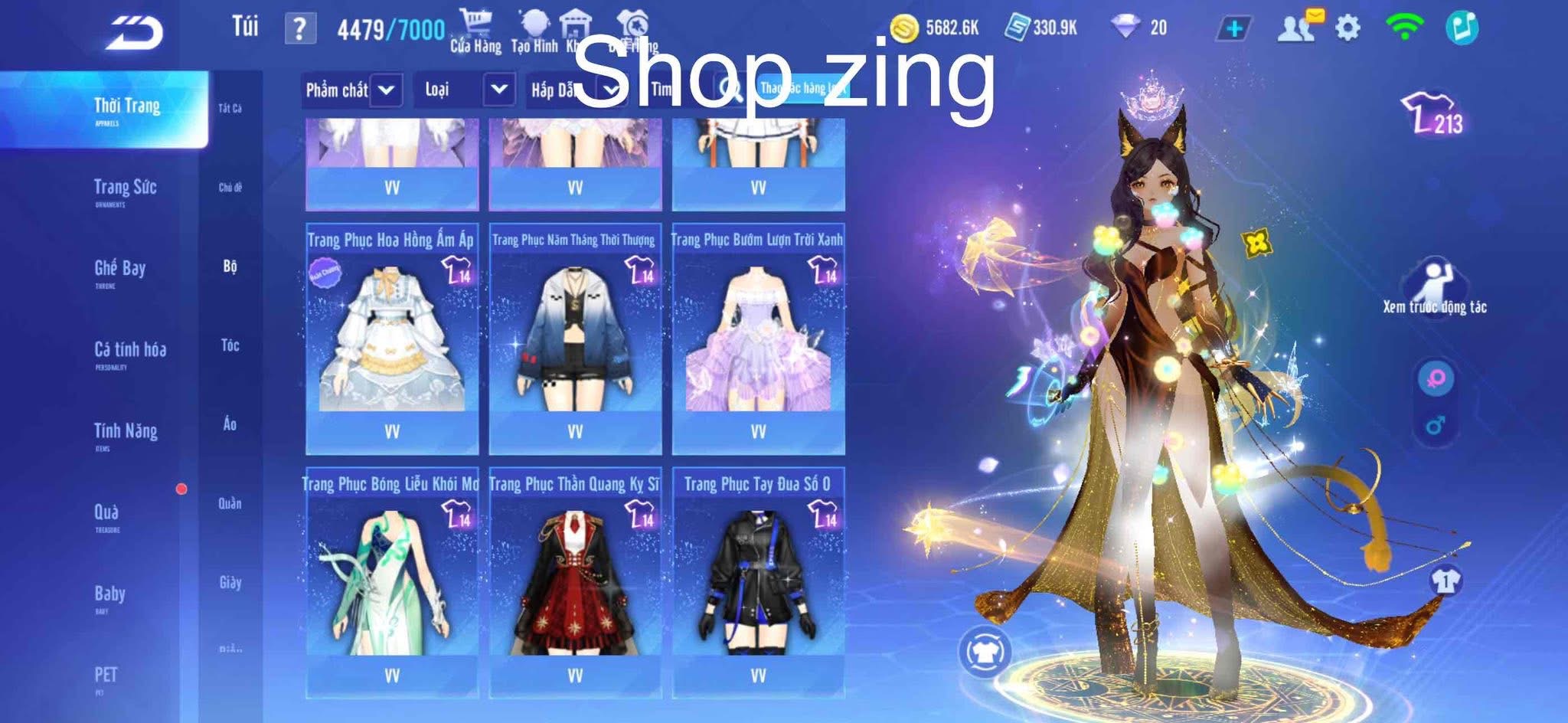Open the Cửa Hàng shop cart icon
The image size is (1568, 723).
tap(475, 19)
